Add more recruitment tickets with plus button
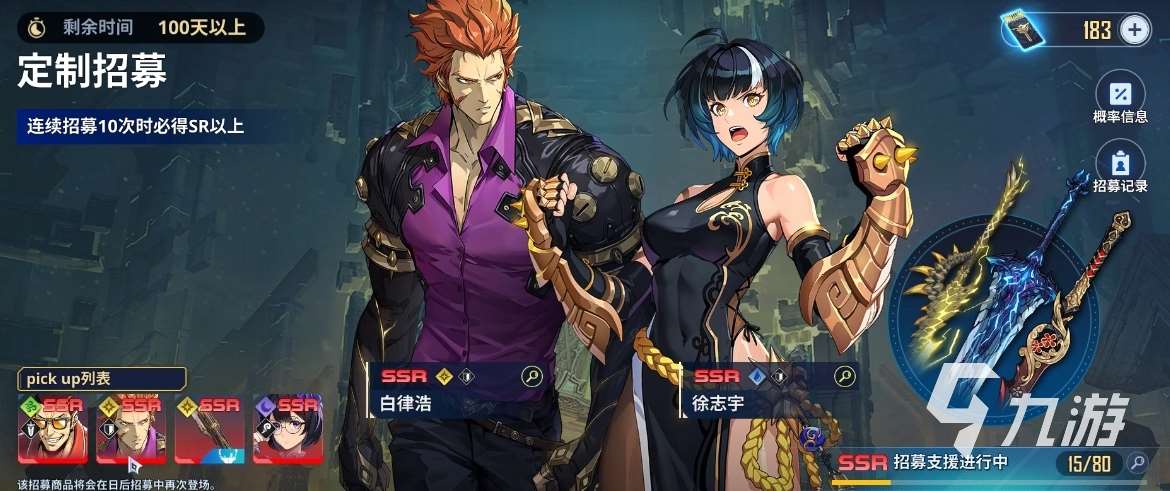Viewport: 1170px width, 491px height. [x=1134, y=30]
